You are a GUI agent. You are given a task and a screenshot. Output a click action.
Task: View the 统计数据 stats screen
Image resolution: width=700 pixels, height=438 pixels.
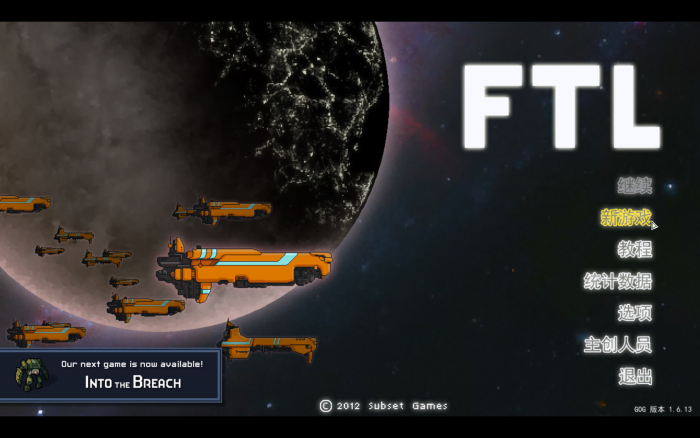(x=617, y=281)
